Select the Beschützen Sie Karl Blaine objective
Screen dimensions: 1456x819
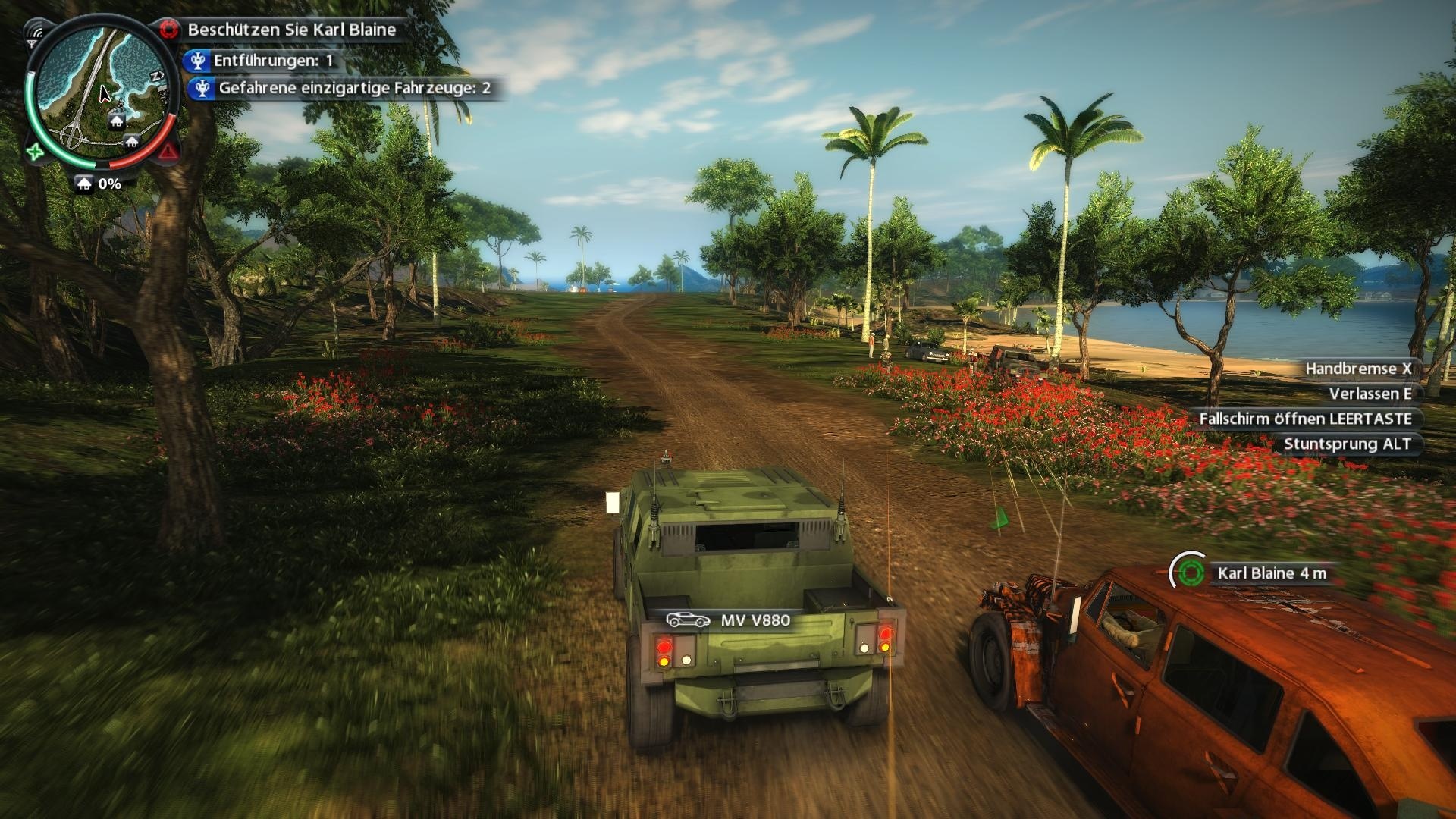[291, 30]
